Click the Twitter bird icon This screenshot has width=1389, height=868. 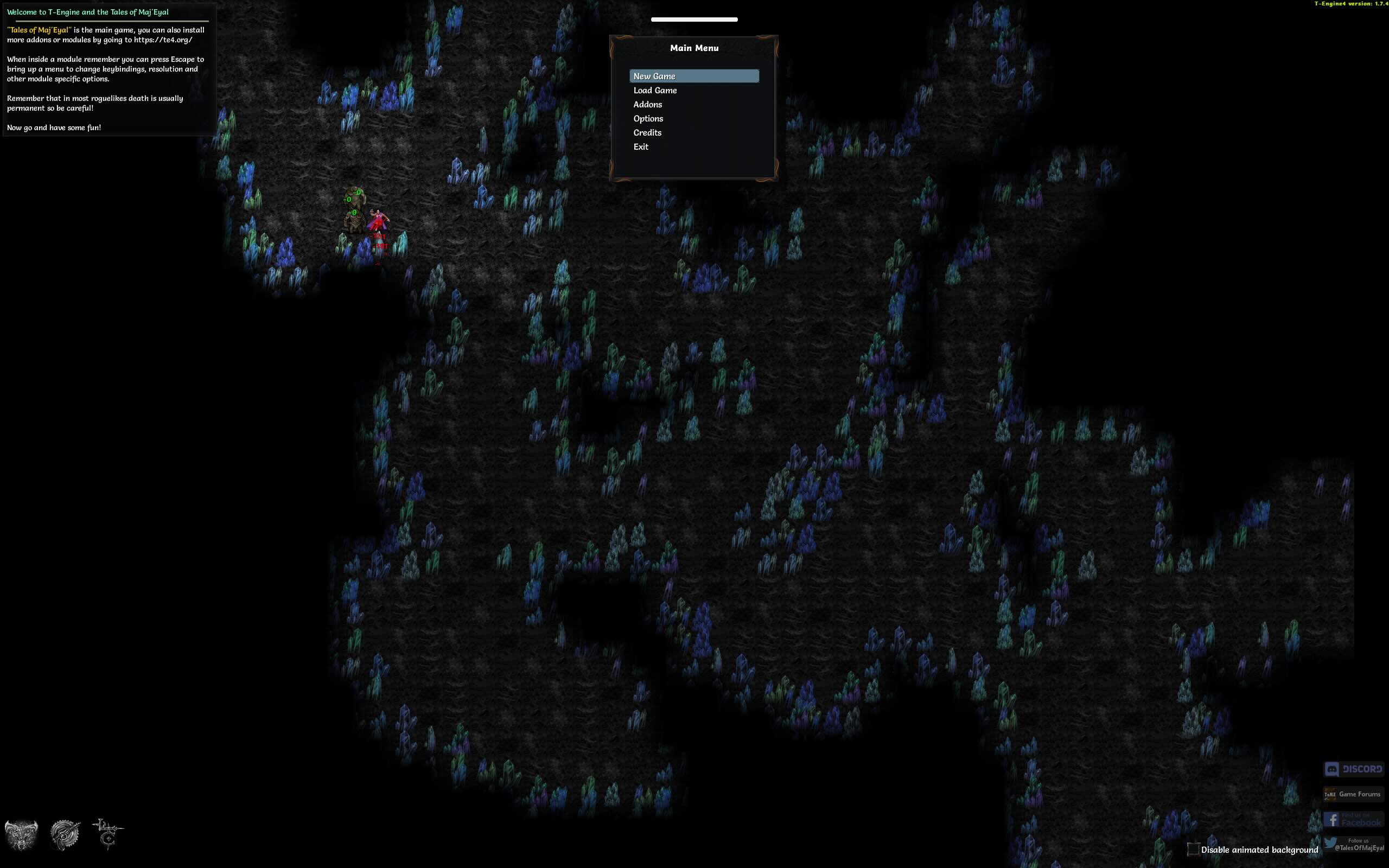click(x=1330, y=843)
